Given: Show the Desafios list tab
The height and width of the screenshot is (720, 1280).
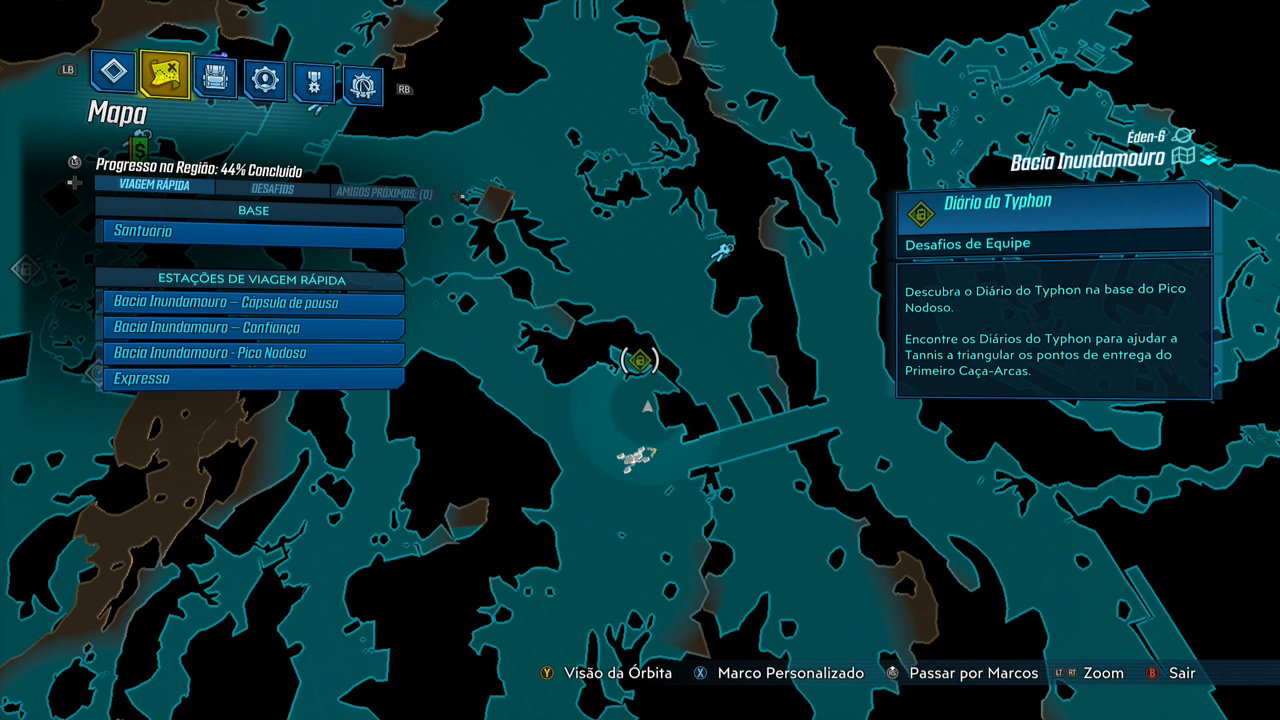Looking at the screenshot, I should point(272,189).
